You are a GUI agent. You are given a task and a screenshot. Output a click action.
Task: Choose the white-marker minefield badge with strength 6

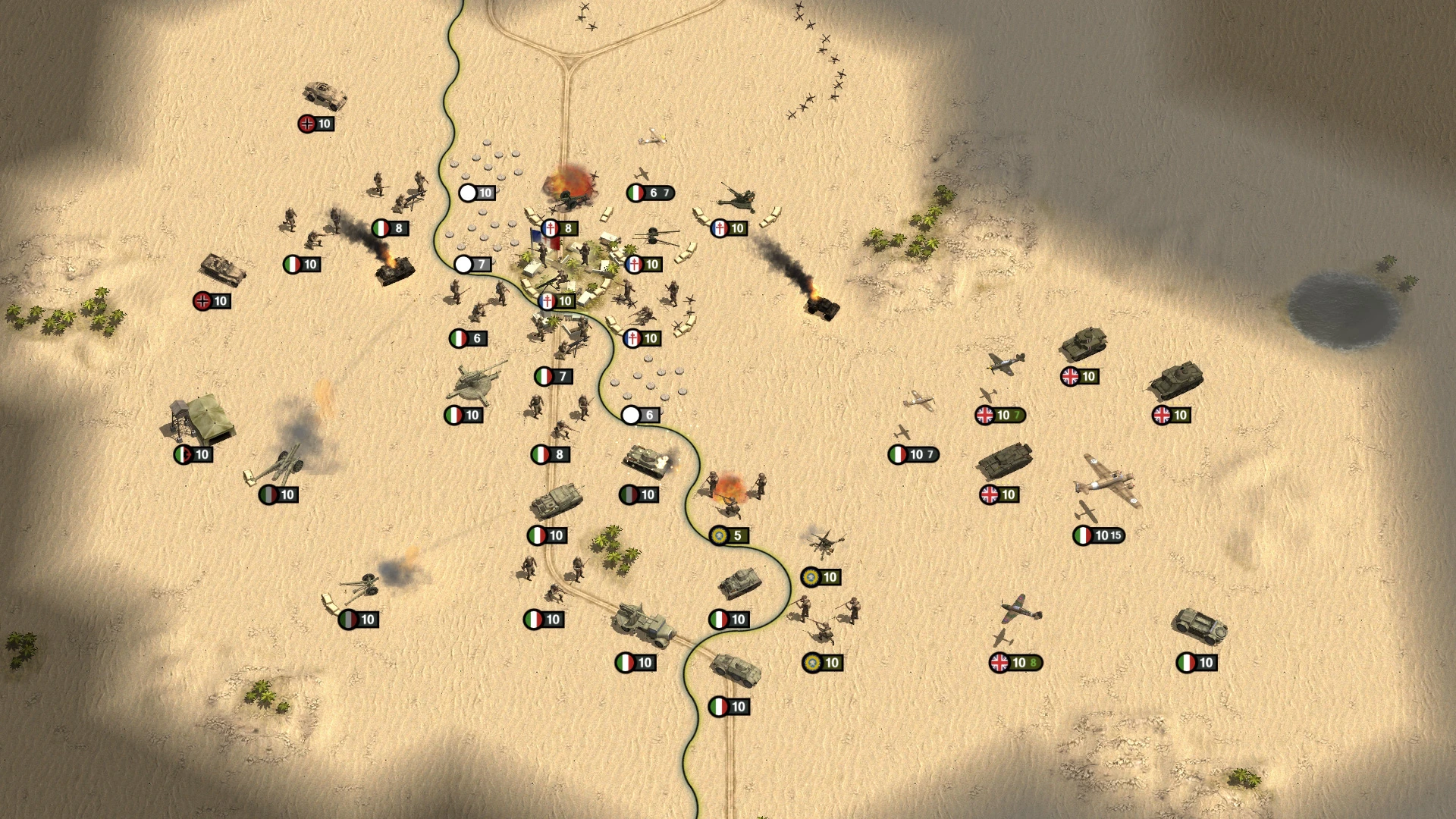point(641,415)
